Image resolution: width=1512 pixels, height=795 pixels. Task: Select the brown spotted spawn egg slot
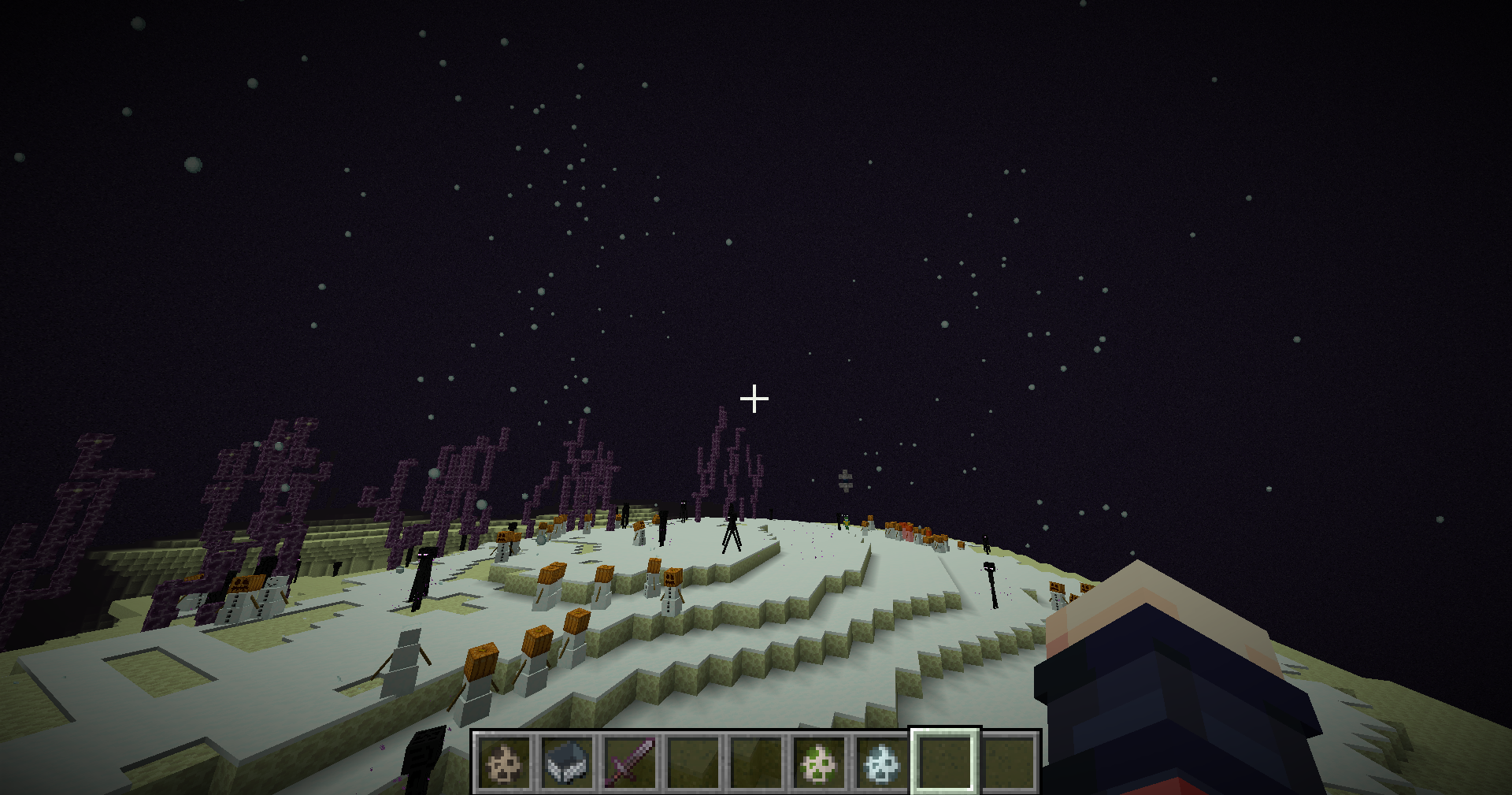[504, 763]
